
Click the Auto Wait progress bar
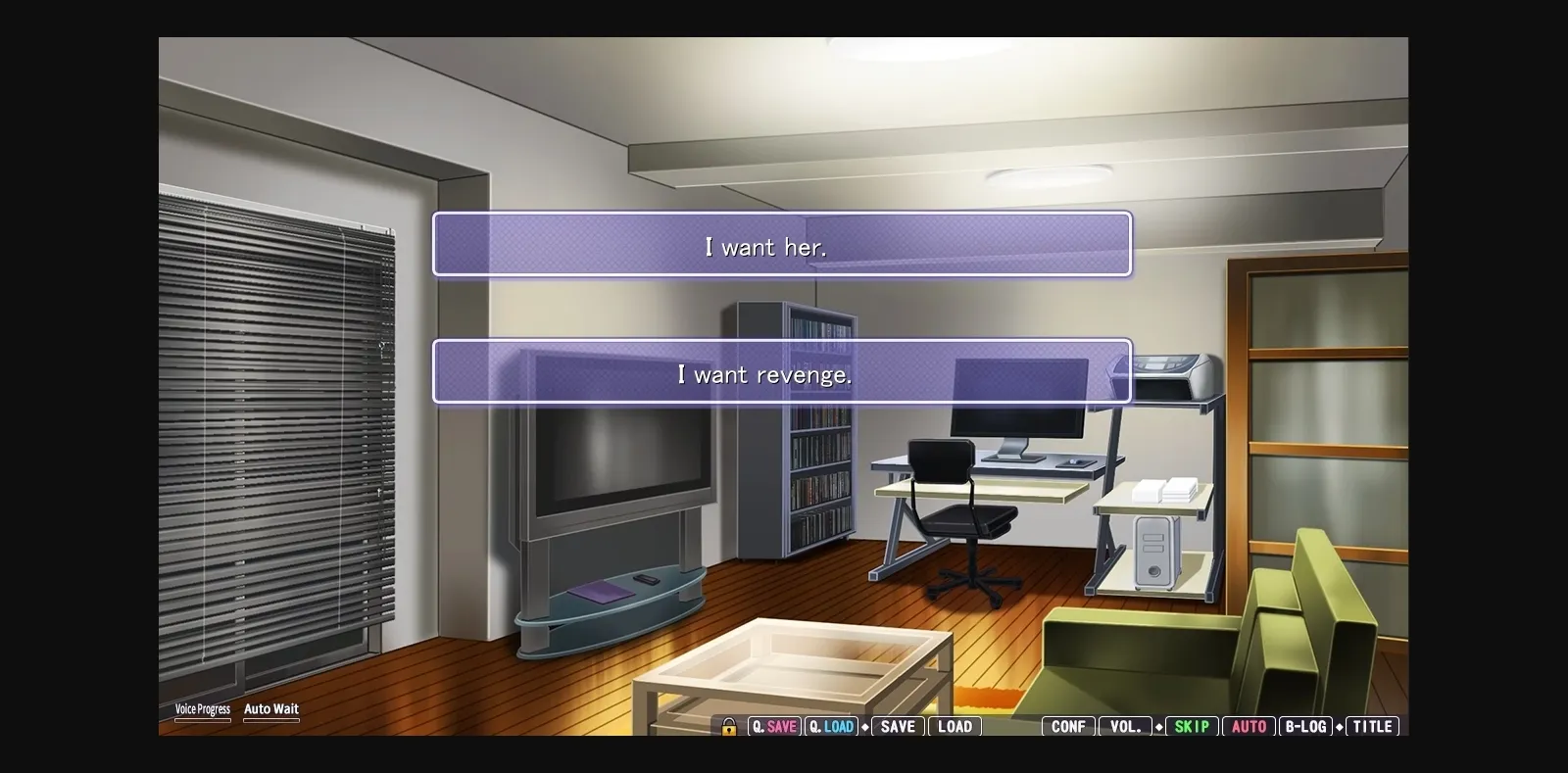click(271, 720)
